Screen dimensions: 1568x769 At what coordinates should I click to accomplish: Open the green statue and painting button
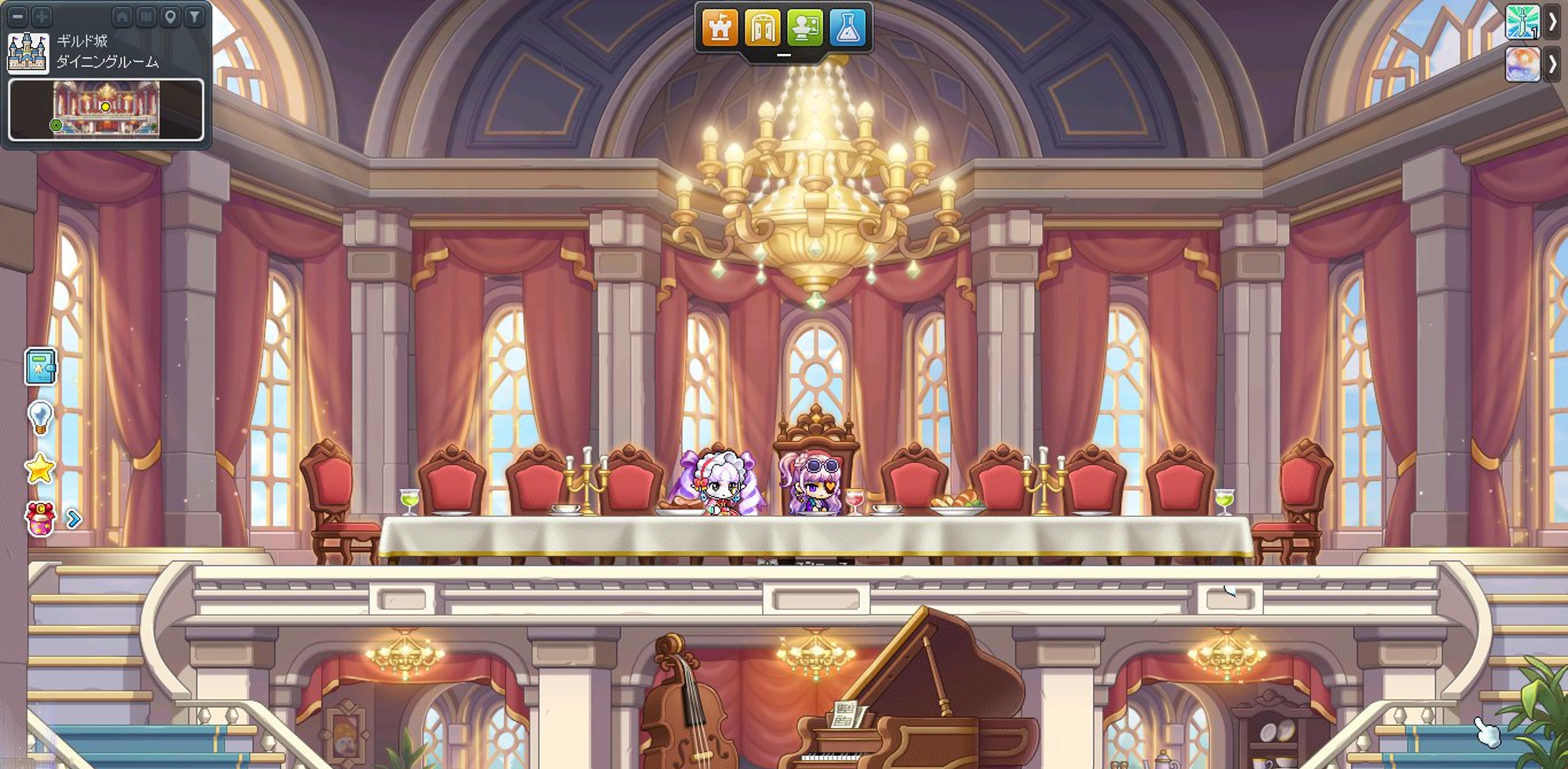click(804, 28)
